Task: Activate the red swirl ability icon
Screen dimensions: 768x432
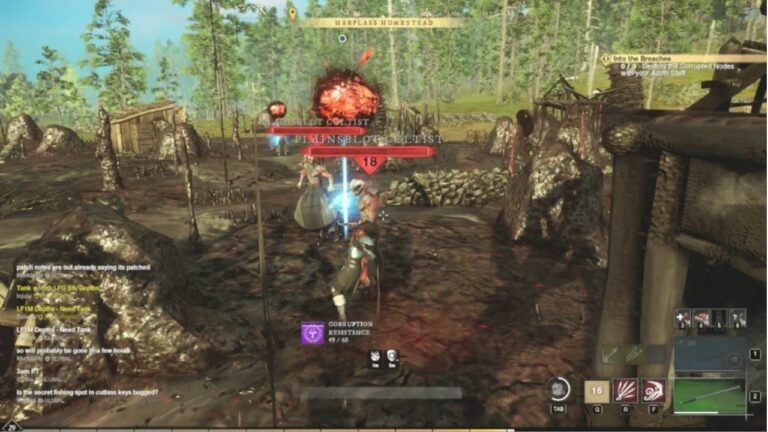Action: pos(654,391)
